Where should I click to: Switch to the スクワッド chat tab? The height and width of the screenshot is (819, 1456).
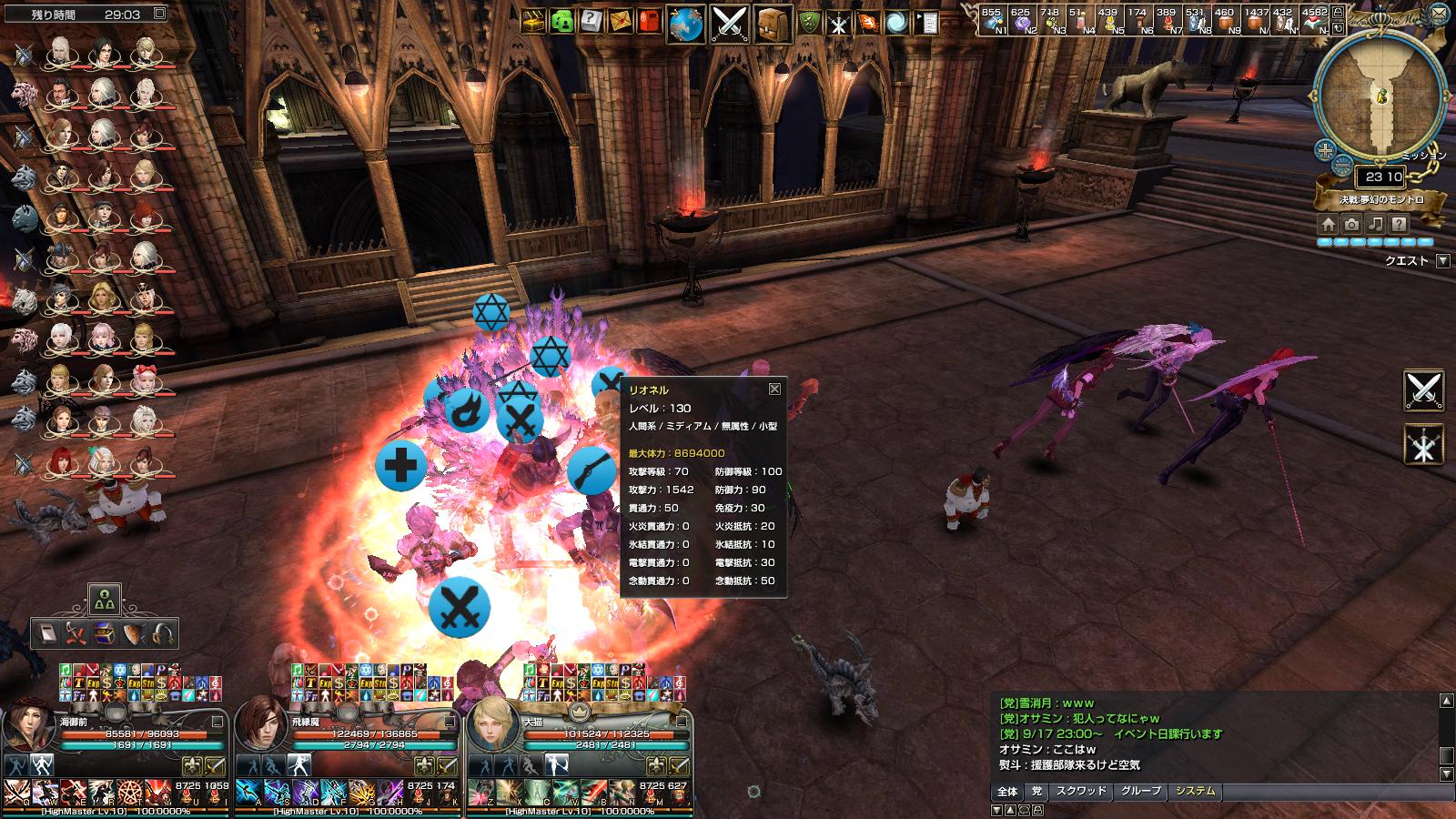[x=1081, y=792]
